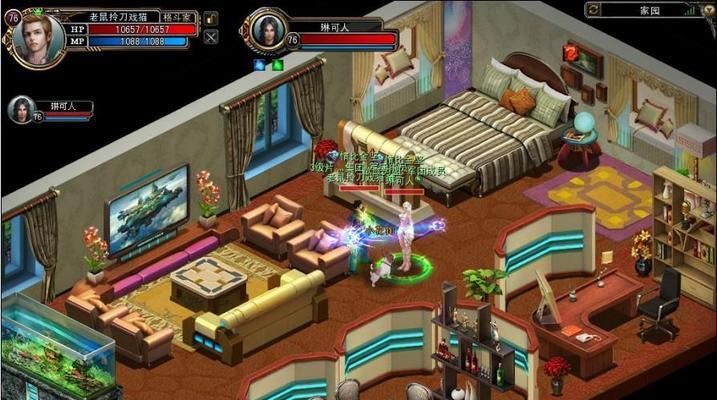This screenshot has width=717, height=400.
Task: Click the crossed swords icon beside the MP bar
Action: tap(211, 38)
